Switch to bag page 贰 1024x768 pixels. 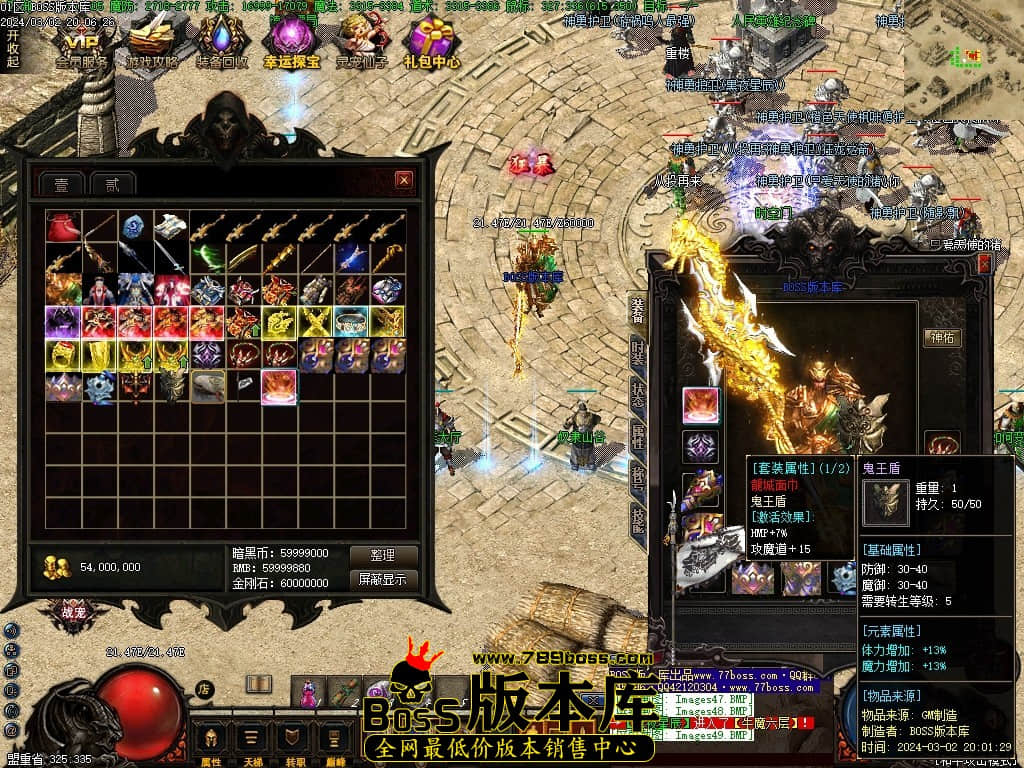(112, 184)
